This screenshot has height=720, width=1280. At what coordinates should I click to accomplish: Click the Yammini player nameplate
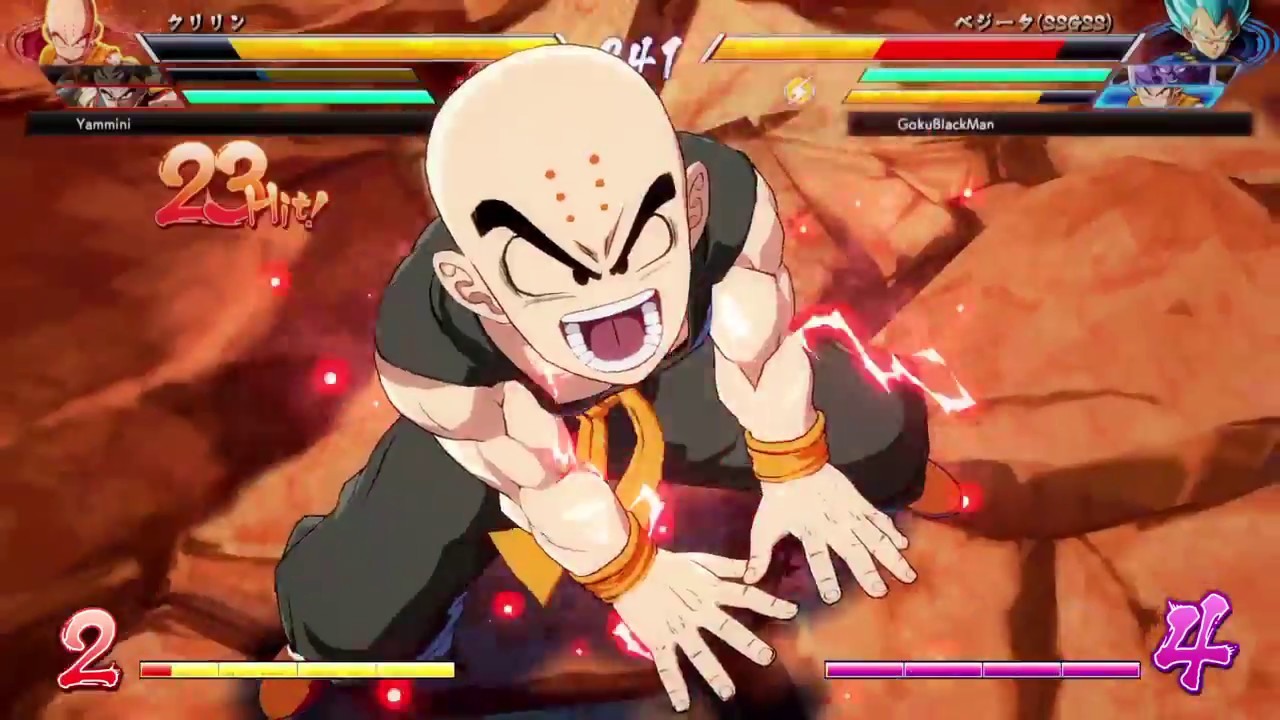pyautogui.click(x=103, y=124)
